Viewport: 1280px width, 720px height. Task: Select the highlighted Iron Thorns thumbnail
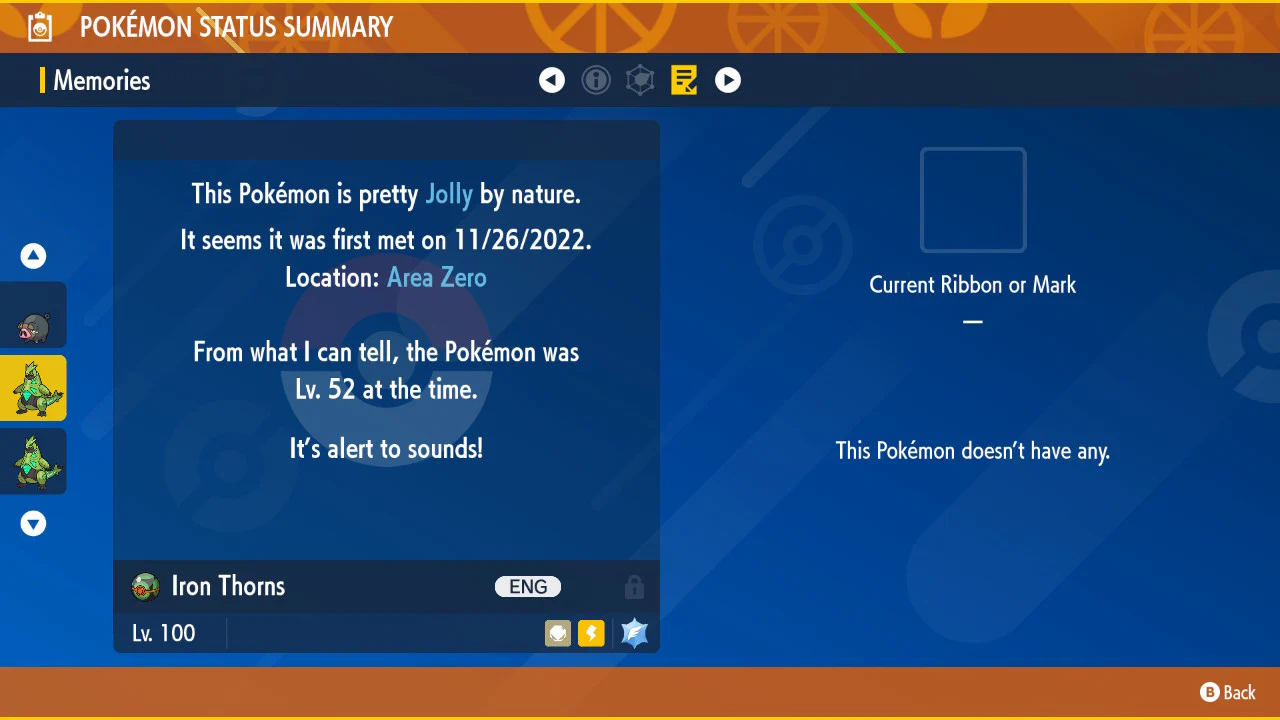pos(34,388)
